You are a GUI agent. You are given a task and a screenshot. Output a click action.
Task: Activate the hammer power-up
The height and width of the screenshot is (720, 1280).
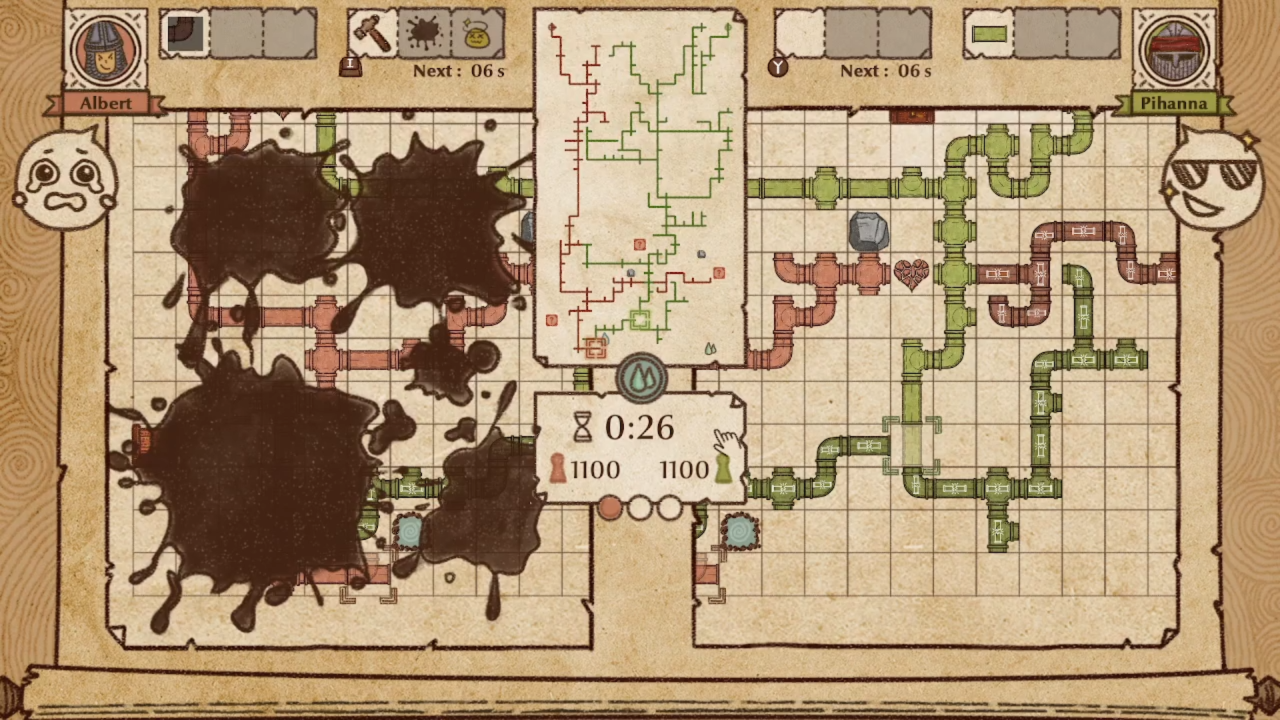[373, 35]
